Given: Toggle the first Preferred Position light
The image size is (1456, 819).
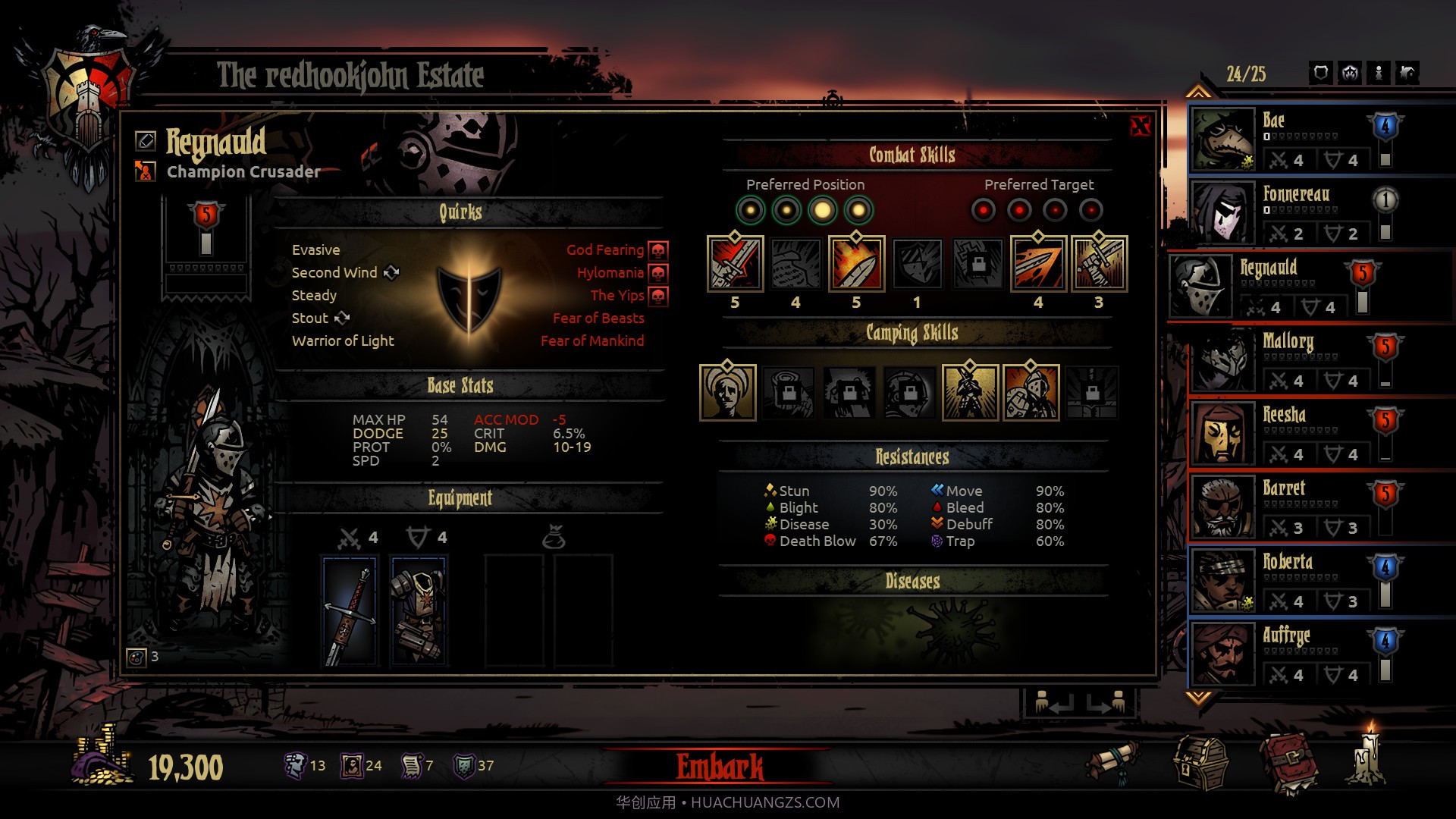Looking at the screenshot, I should pos(752,211).
